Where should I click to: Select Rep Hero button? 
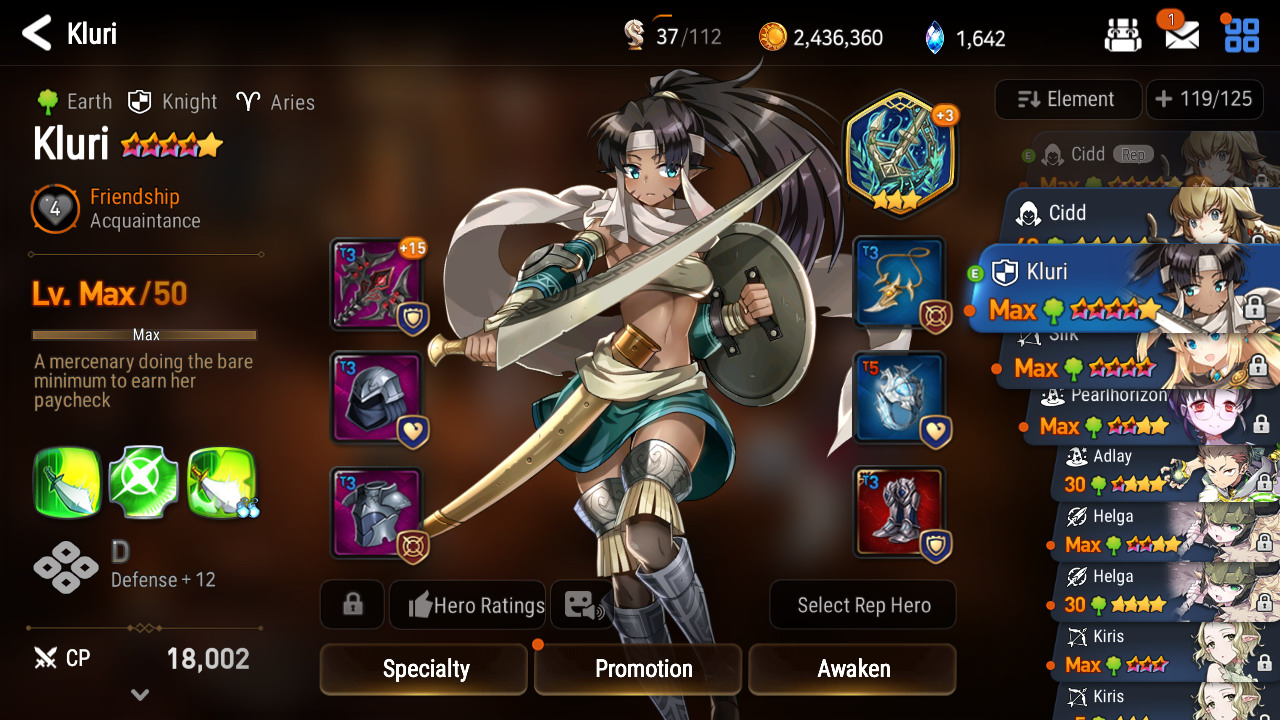(863, 605)
